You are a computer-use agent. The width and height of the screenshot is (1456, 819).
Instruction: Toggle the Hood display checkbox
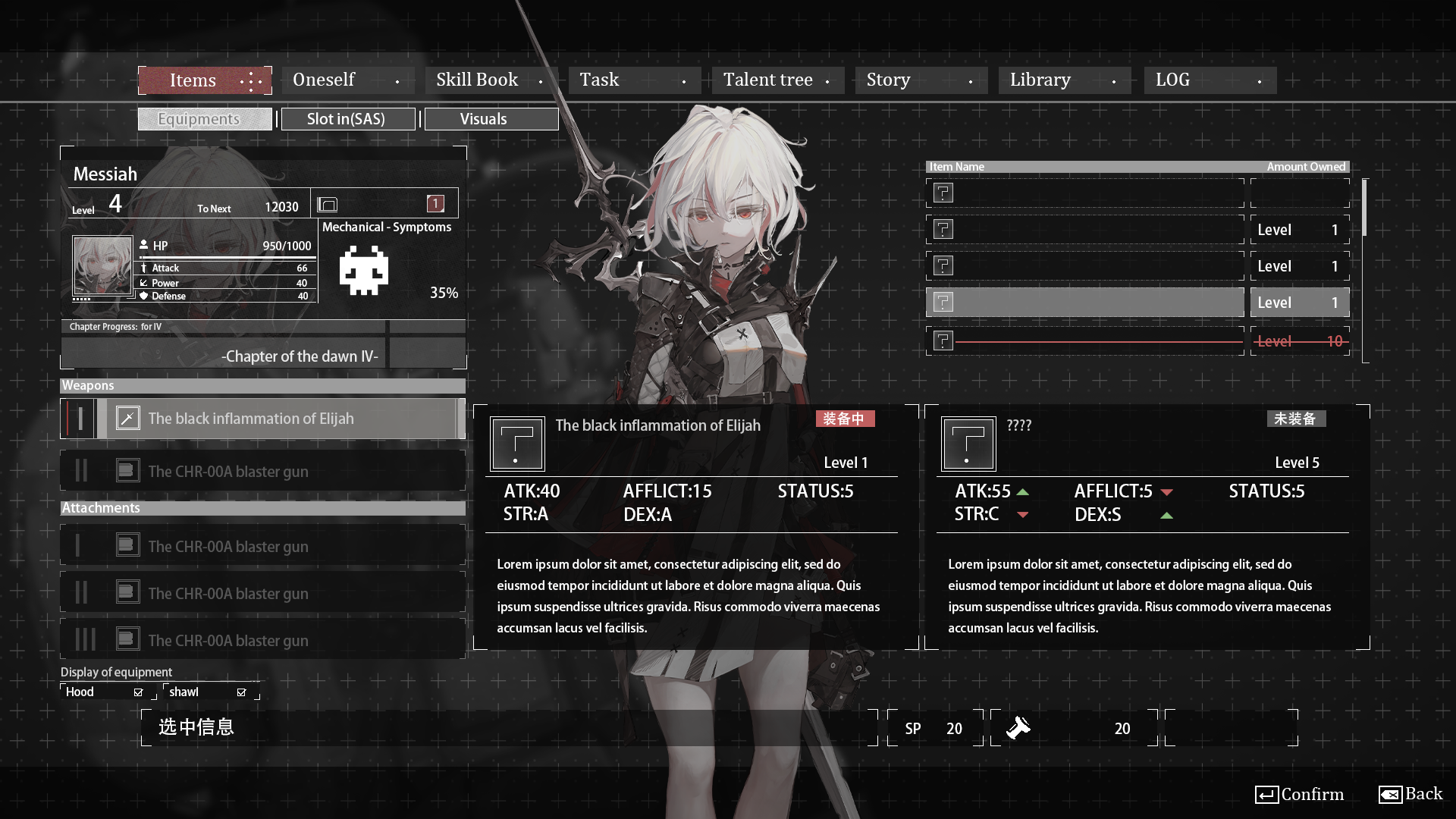click(x=138, y=692)
